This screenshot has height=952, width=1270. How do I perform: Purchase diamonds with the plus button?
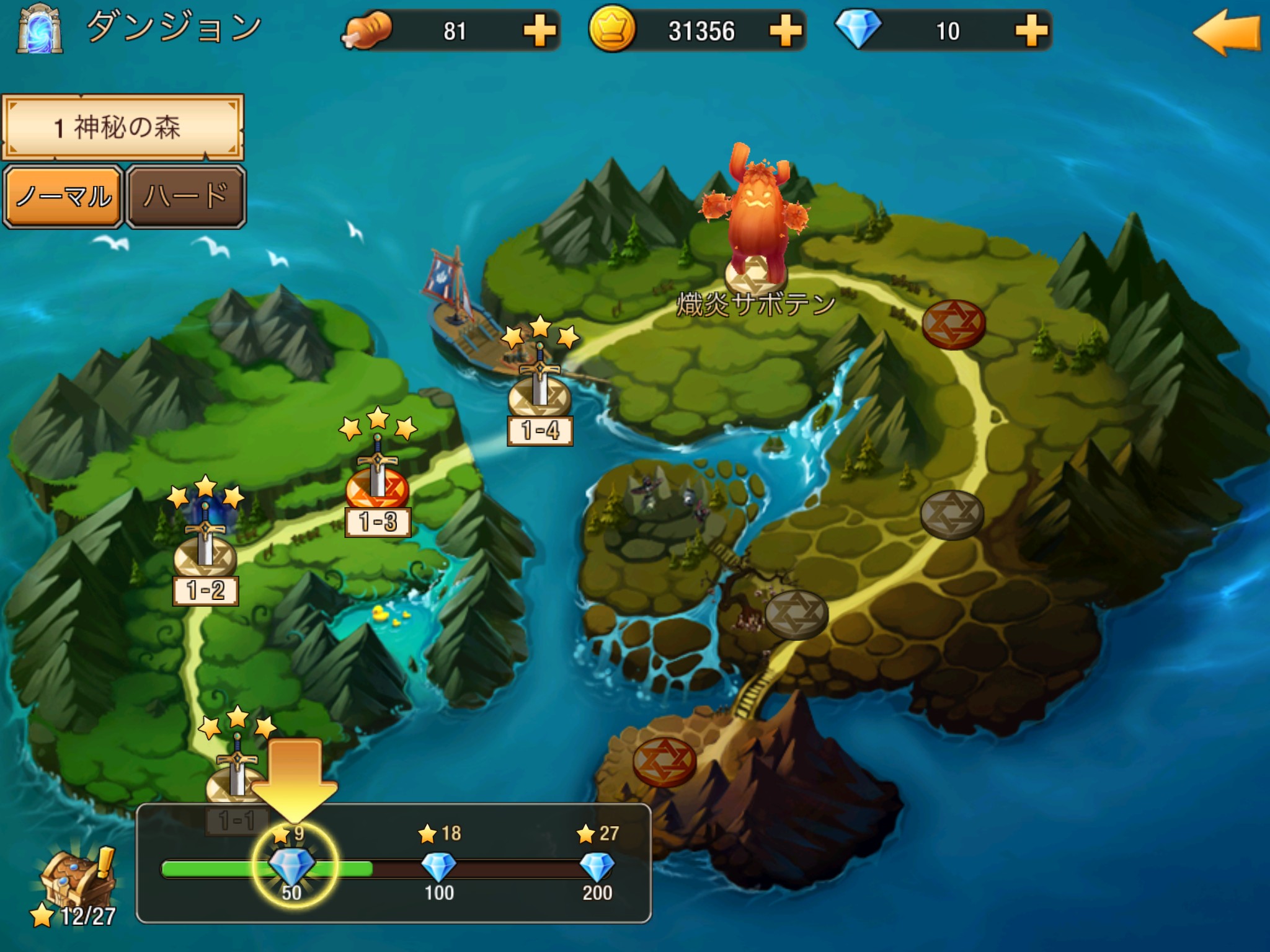click(1031, 31)
